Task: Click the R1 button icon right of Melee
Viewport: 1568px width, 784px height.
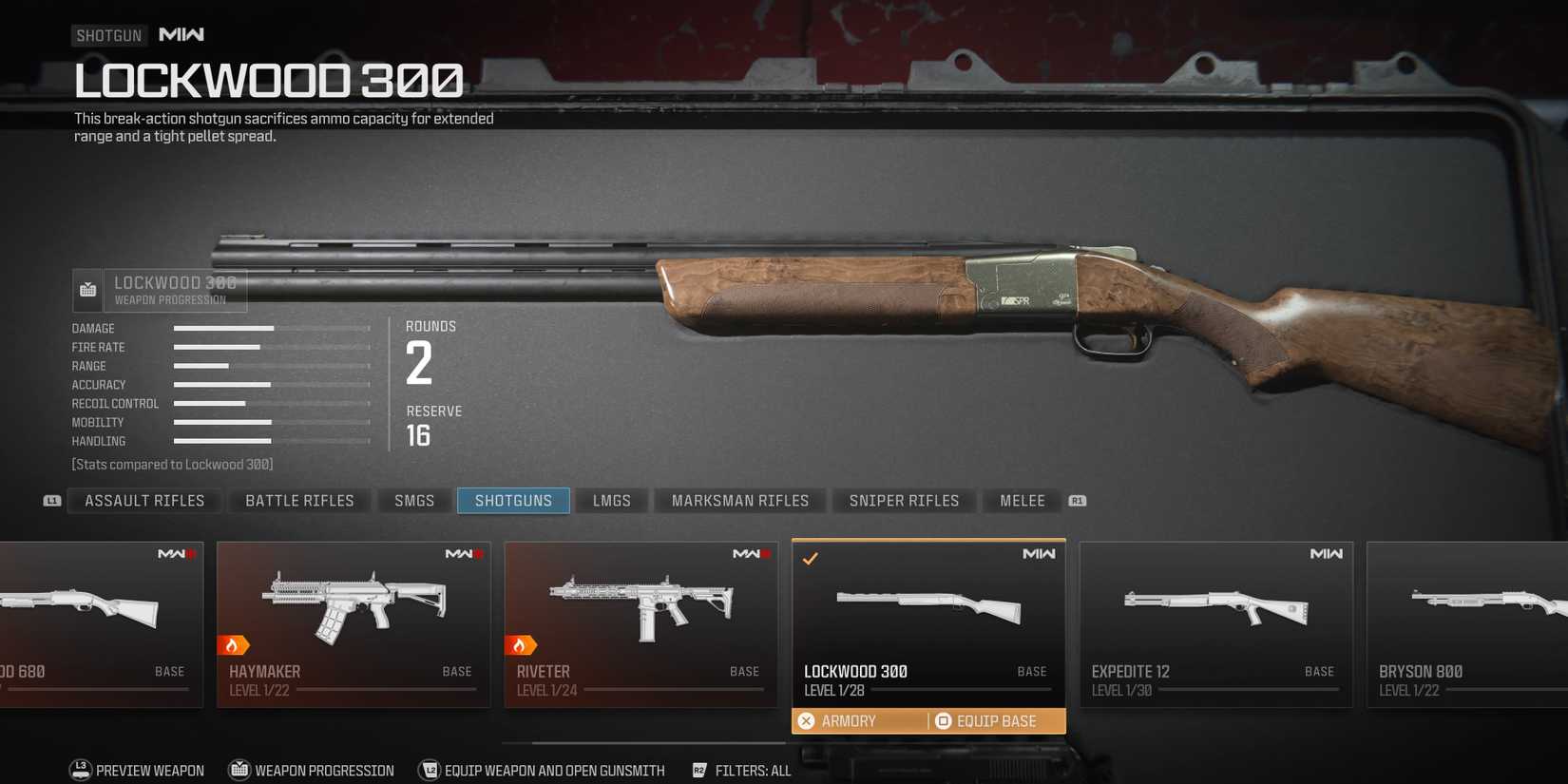Action: (1077, 501)
